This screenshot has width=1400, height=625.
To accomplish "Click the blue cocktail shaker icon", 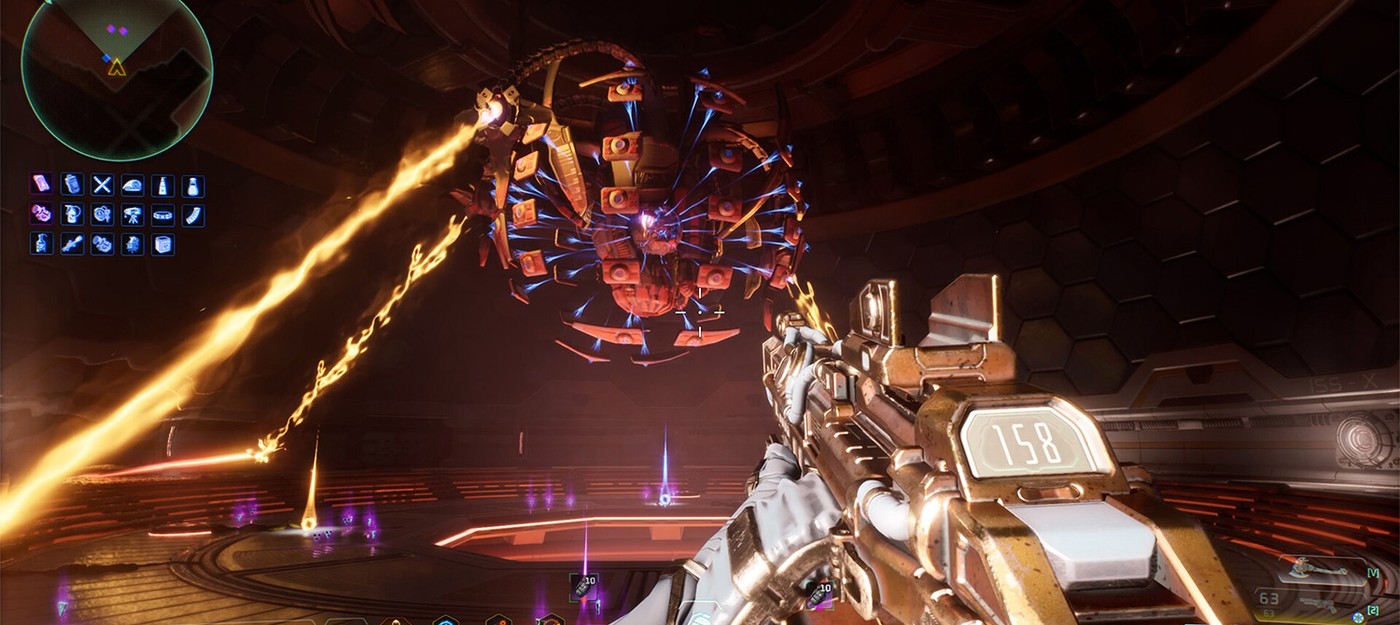I will pos(71,184).
